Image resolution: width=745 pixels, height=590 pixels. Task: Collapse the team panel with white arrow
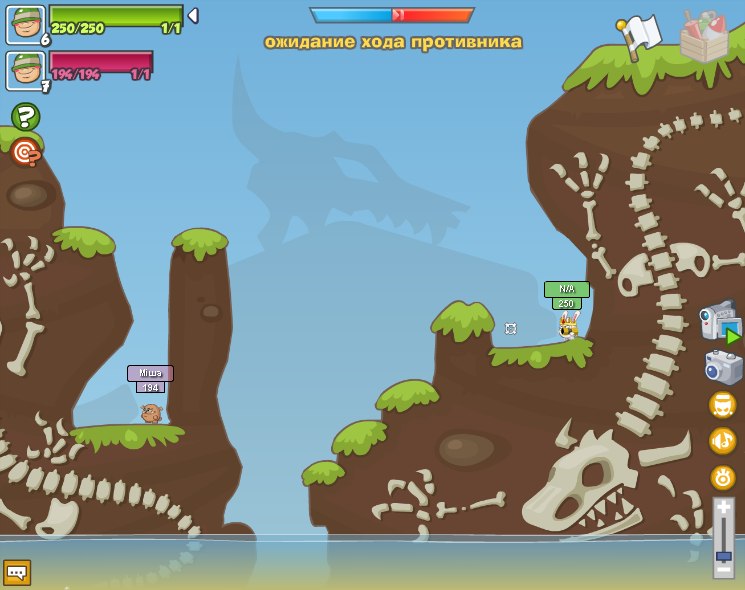(x=193, y=16)
